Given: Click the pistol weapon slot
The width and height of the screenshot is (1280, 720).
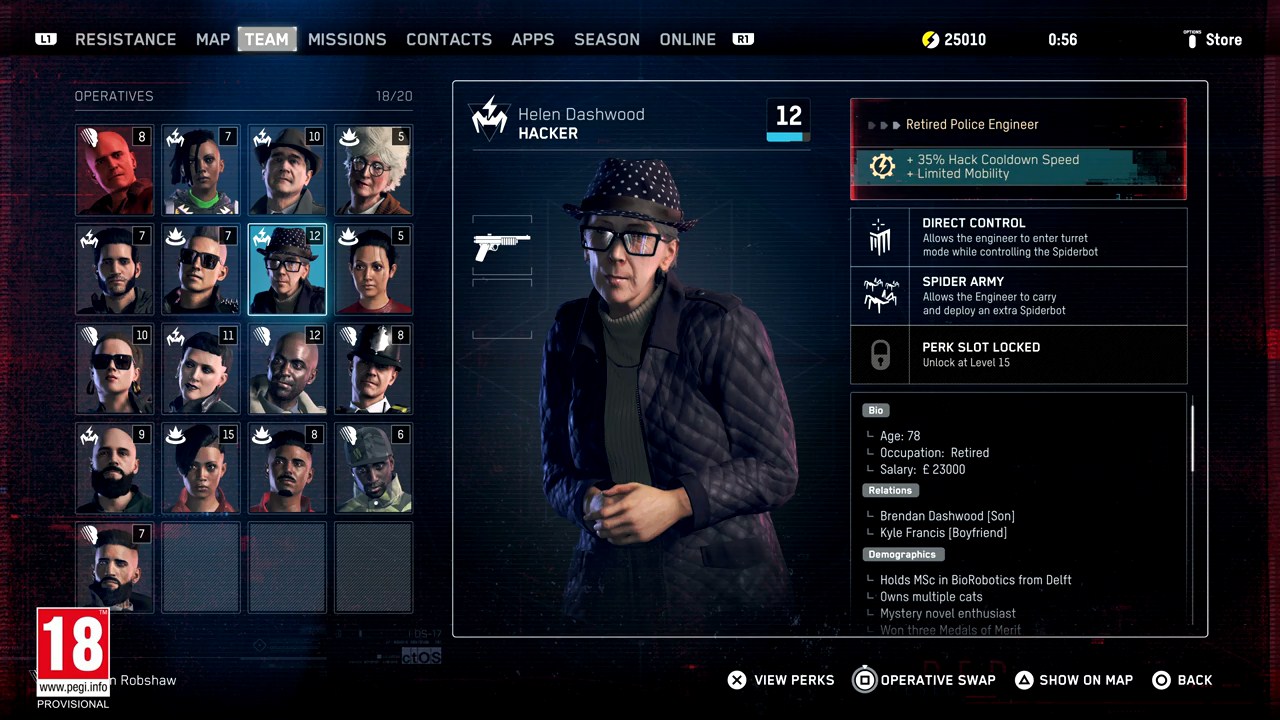Looking at the screenshot, I should point(502,245).
